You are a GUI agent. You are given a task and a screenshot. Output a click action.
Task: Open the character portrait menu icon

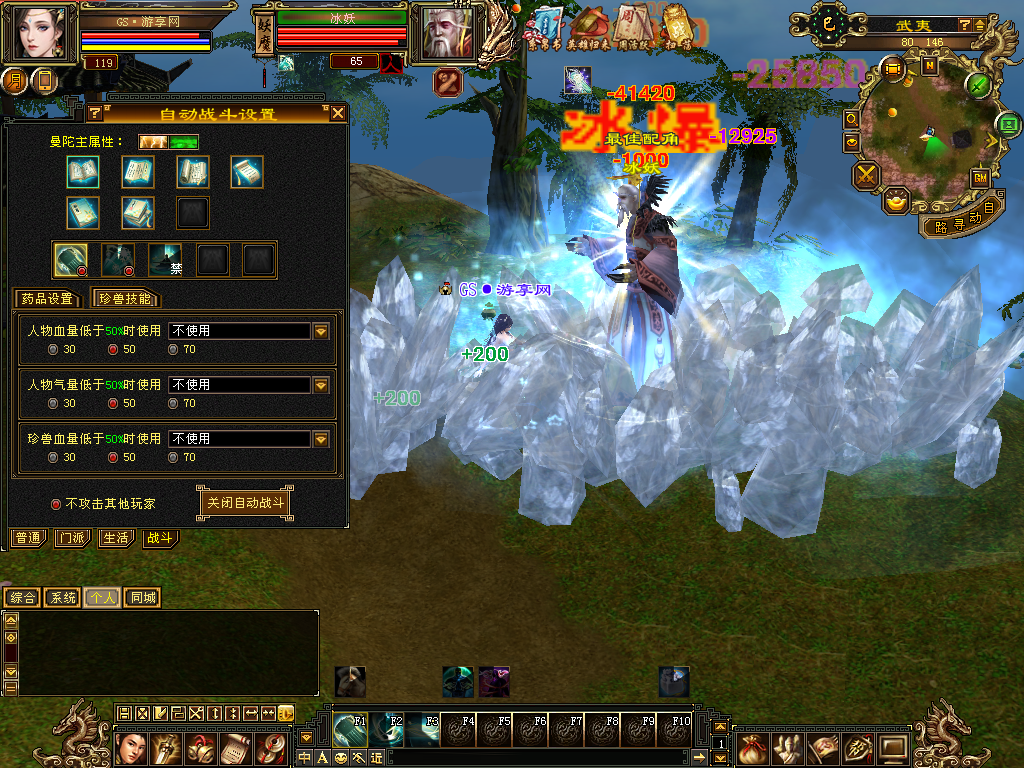(x=132, y=747)
